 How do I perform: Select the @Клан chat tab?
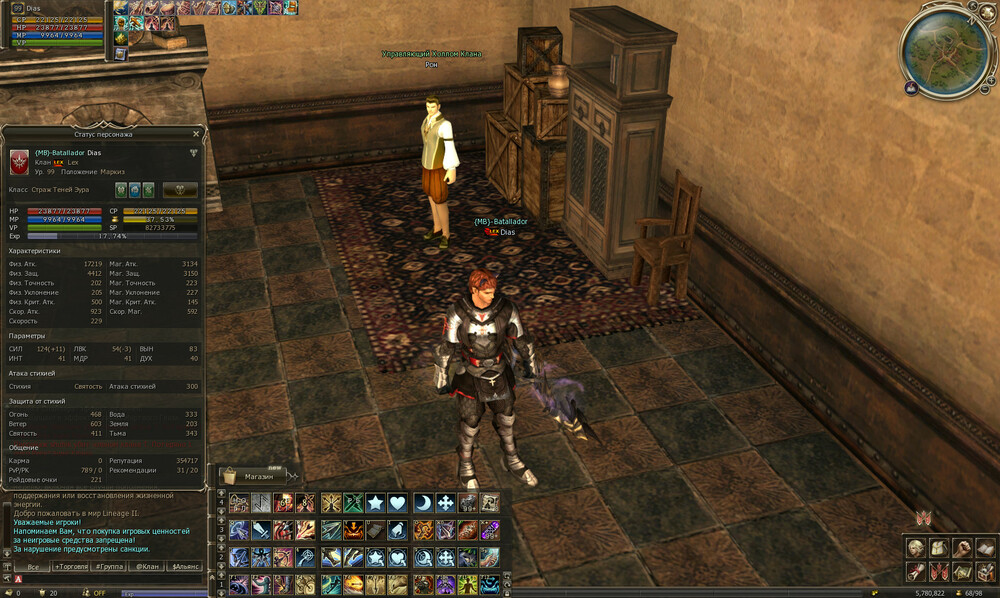point(147,566)
